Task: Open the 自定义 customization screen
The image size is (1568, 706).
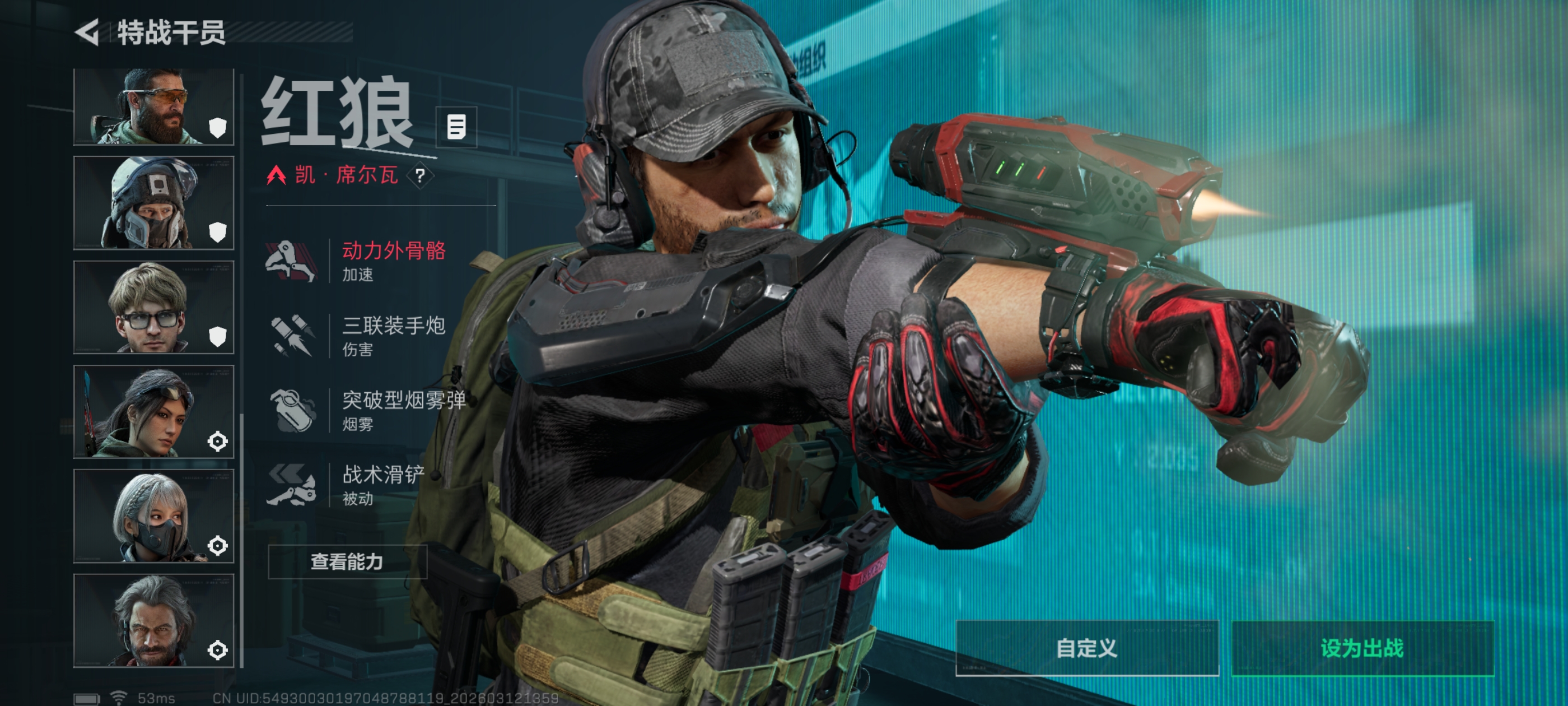Action: click(1086, 648)
